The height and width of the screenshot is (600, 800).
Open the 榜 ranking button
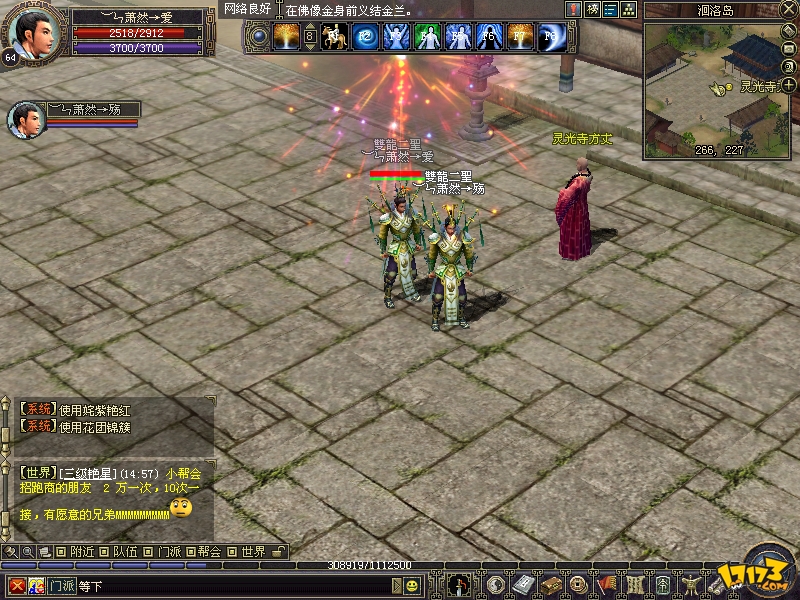pos(593,9)
